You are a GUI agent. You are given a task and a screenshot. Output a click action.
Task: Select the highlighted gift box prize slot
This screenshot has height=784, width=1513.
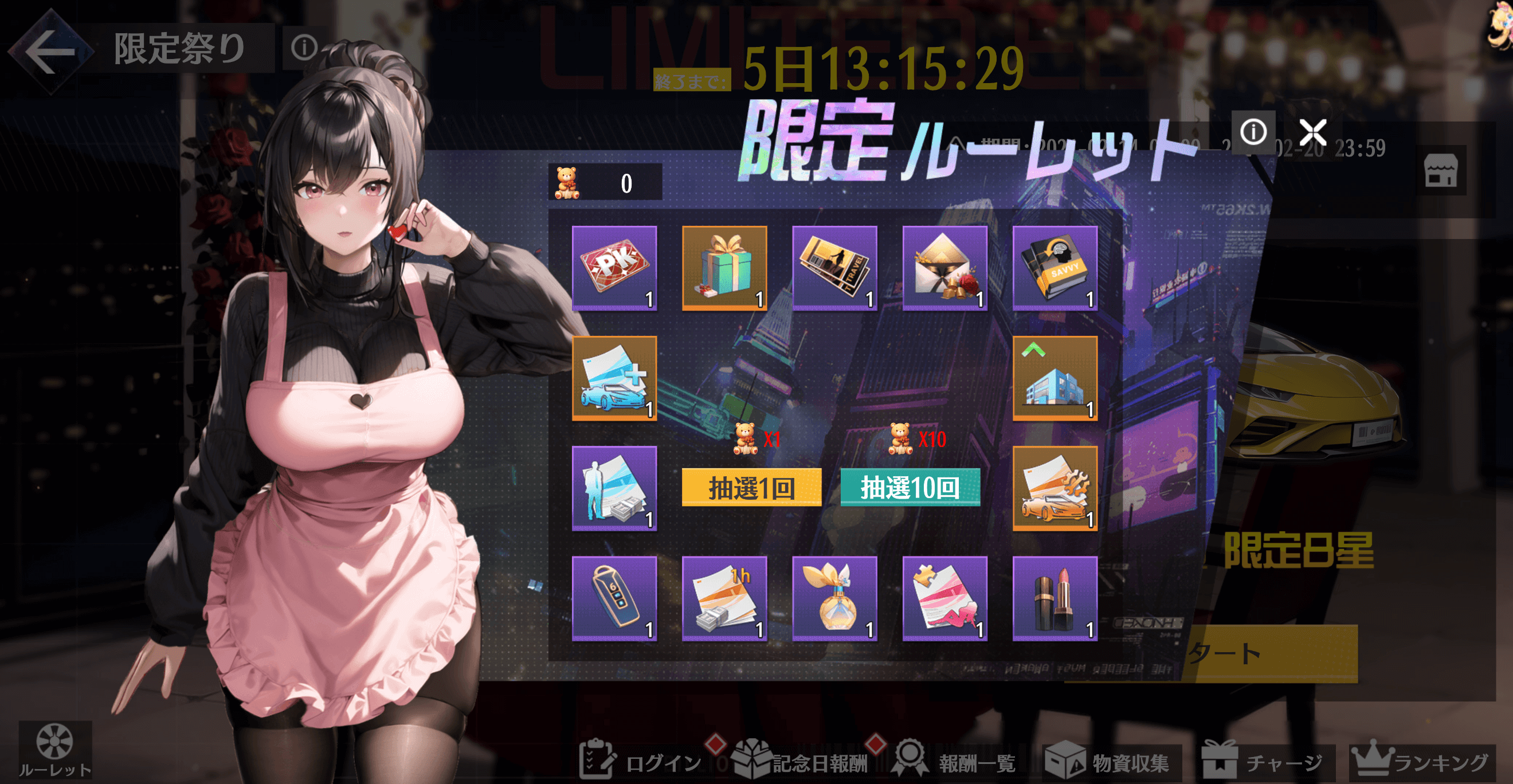tap(726, 268)
